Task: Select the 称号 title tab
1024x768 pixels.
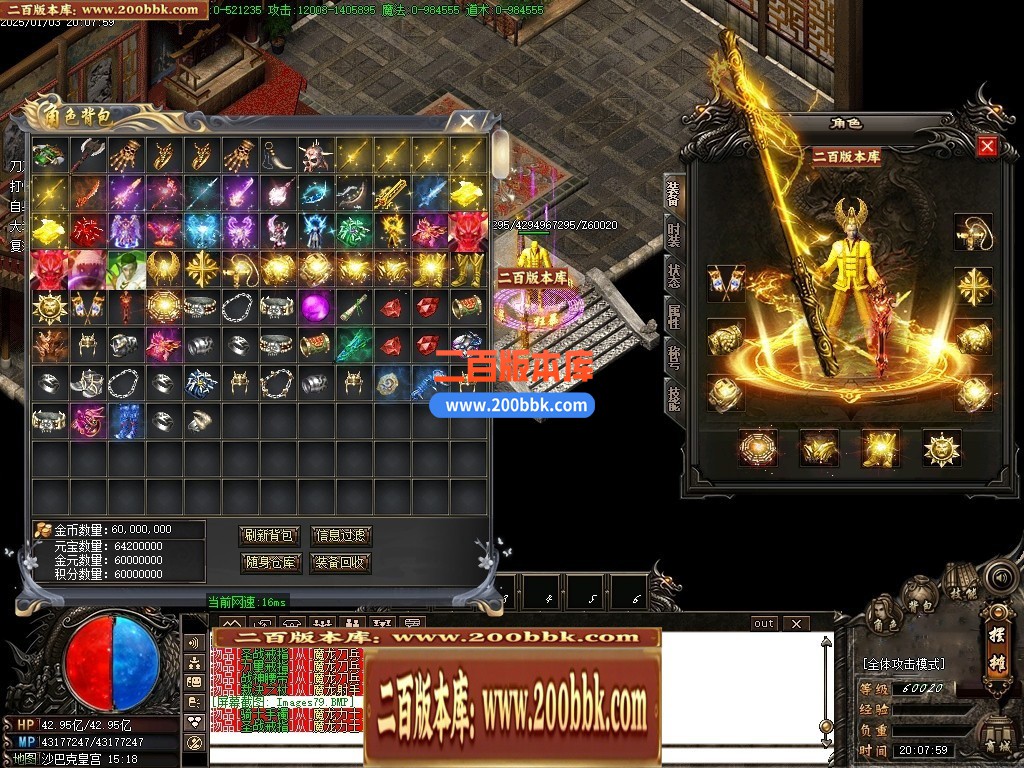Action: tap(675, 358)
